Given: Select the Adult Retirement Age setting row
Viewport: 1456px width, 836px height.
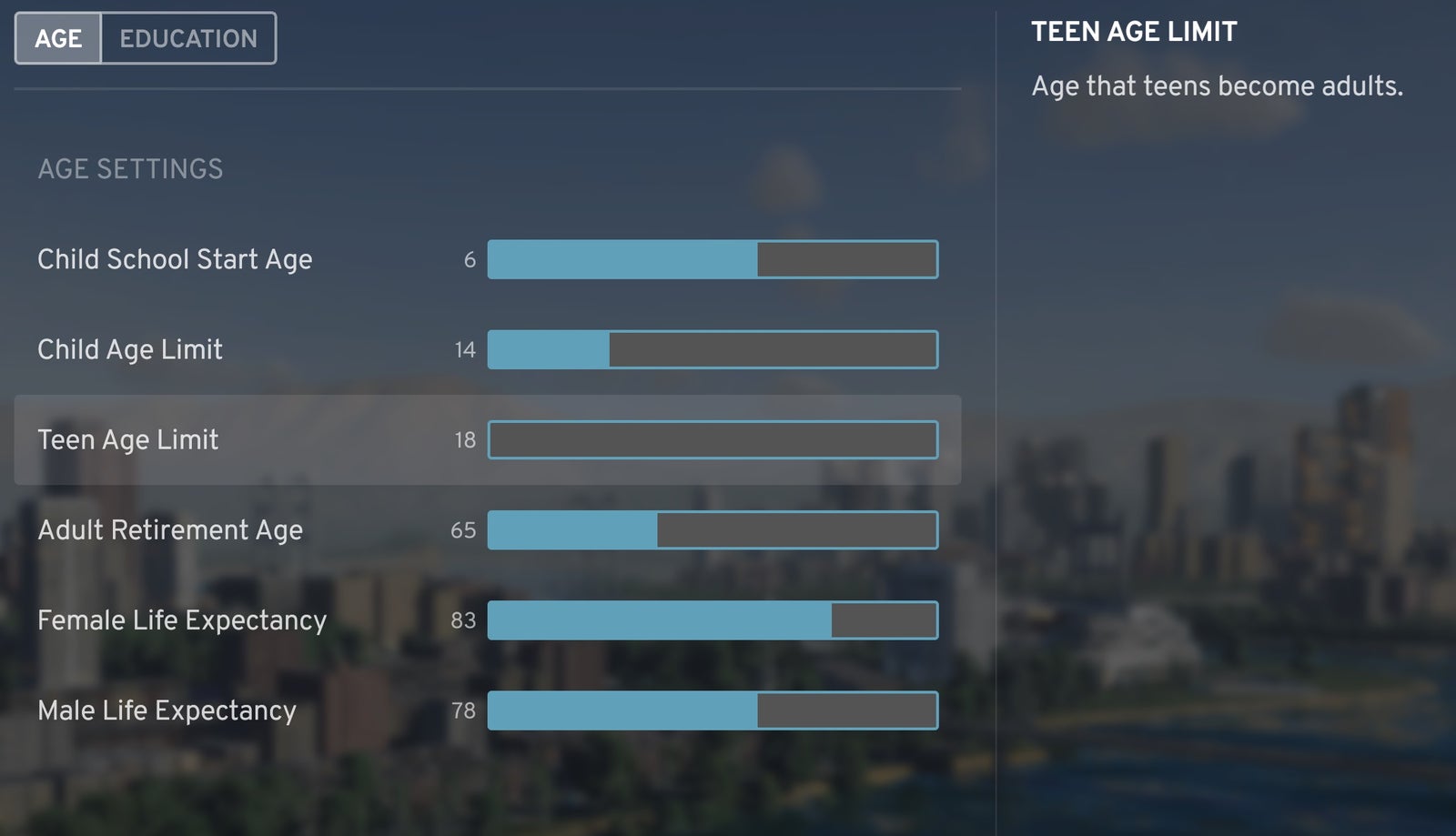Looking at the screenshot, I should point(170,530).
